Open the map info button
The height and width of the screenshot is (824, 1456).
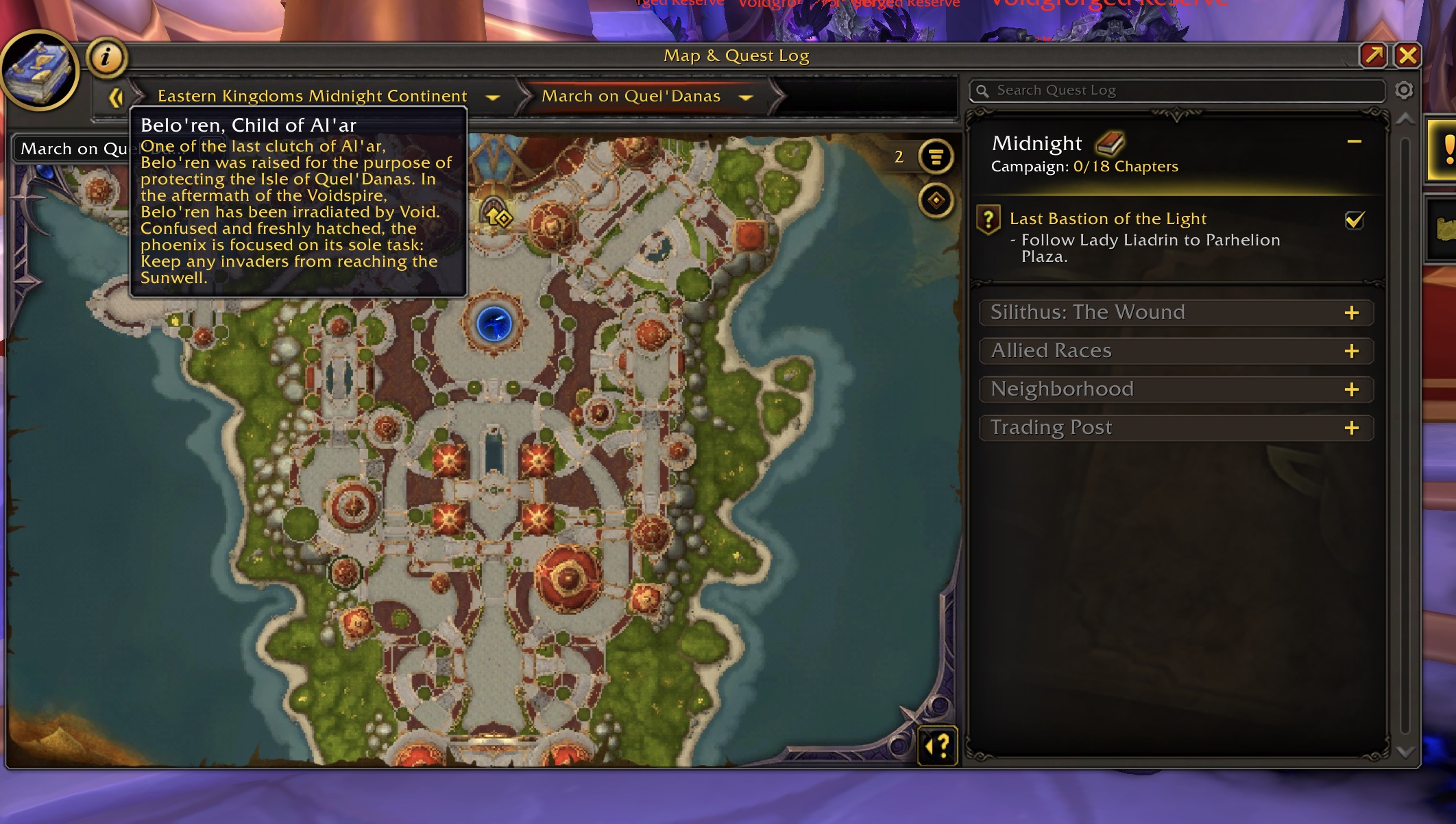[106, 57]
